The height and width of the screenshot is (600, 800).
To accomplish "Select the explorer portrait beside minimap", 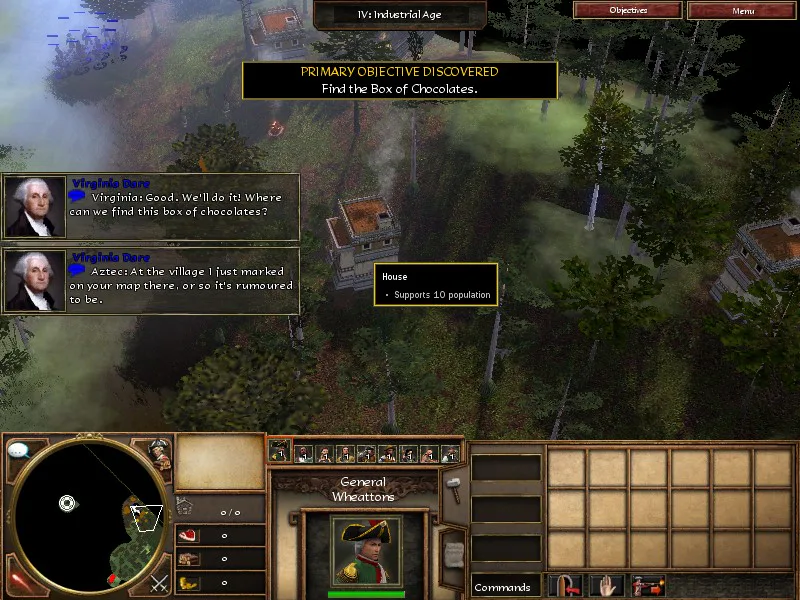I will (x=158, y=453).
